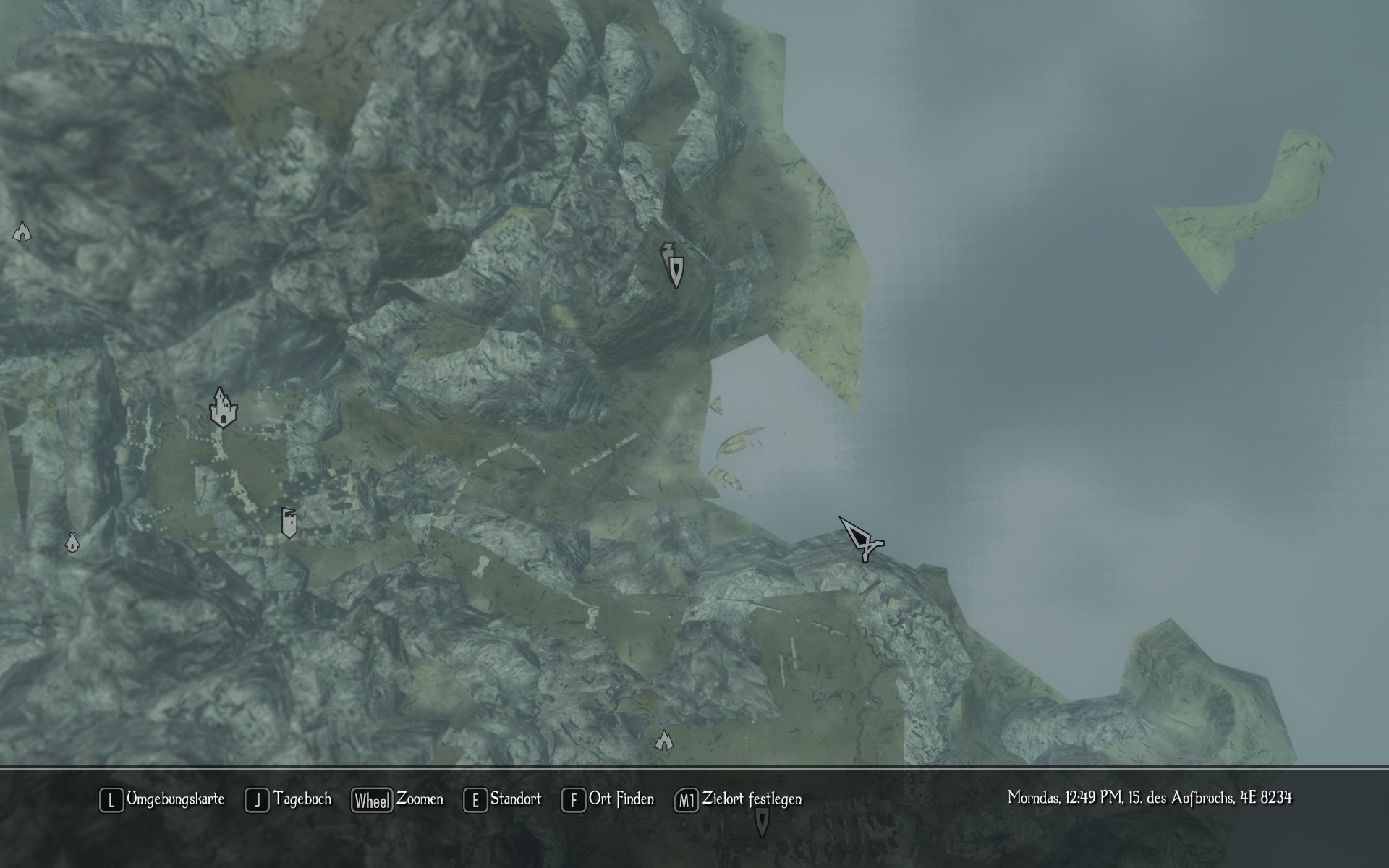The image size is (1389, 868).
Task: Choose the Ort Finden option
Action: [x=608, y=799]
